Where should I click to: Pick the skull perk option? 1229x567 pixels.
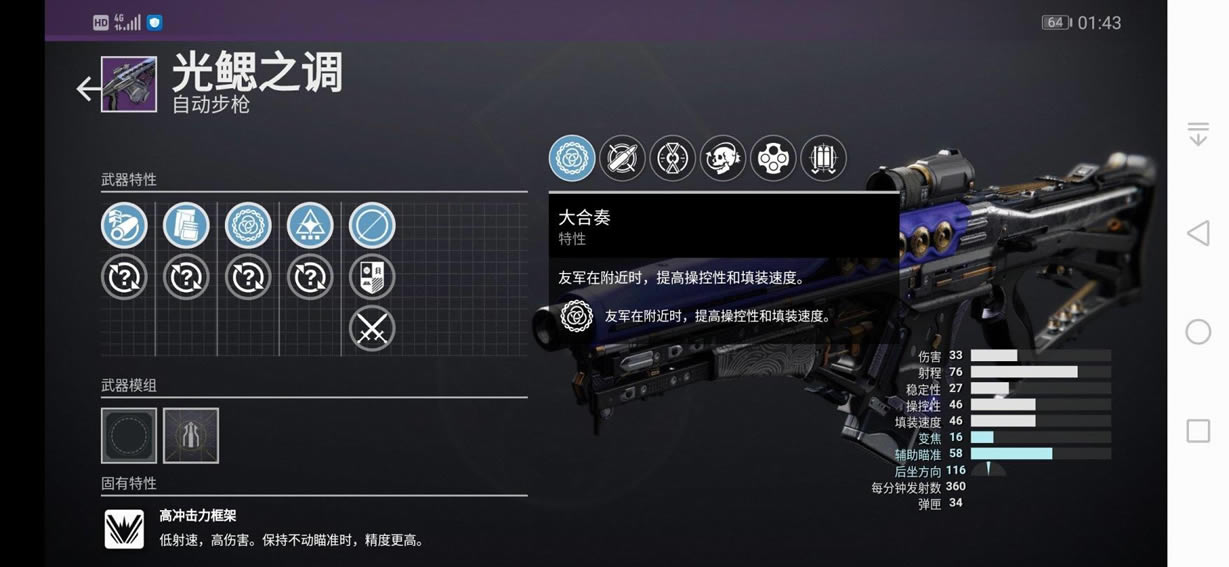pos(722,158)
